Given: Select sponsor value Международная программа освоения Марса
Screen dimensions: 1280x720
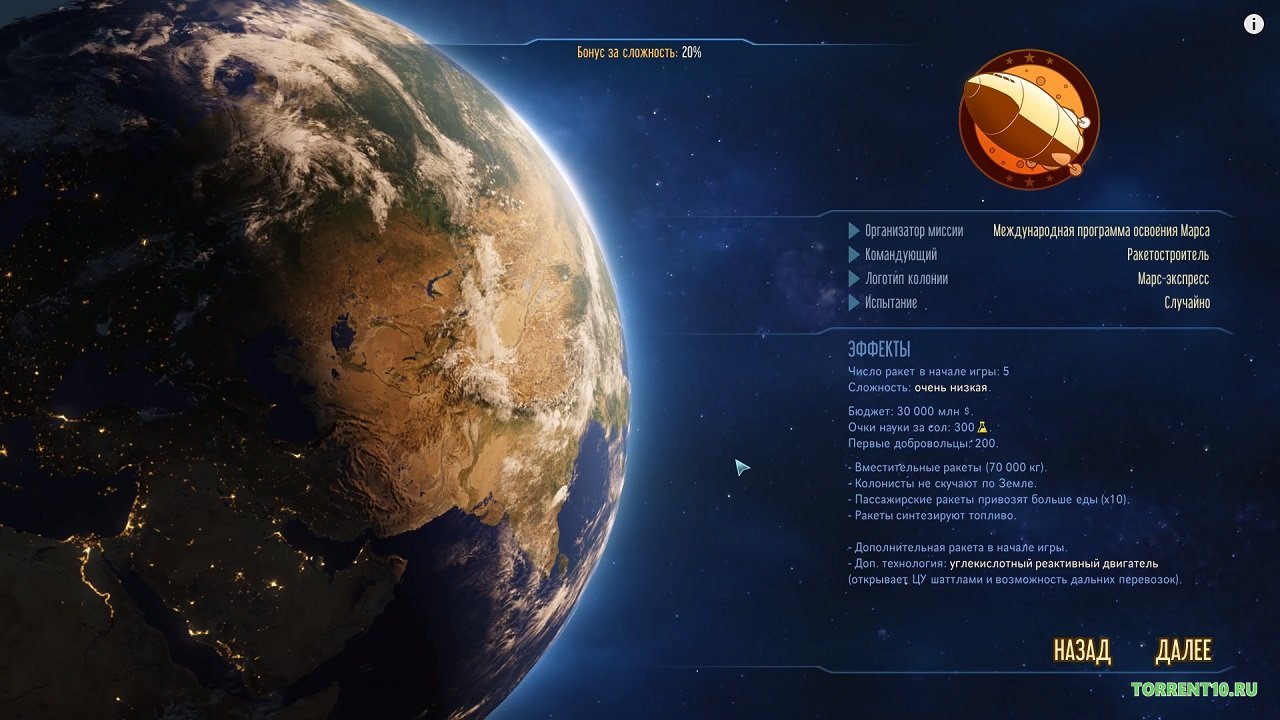Looking at the screenshot, I should click(x=1100, y=230).
